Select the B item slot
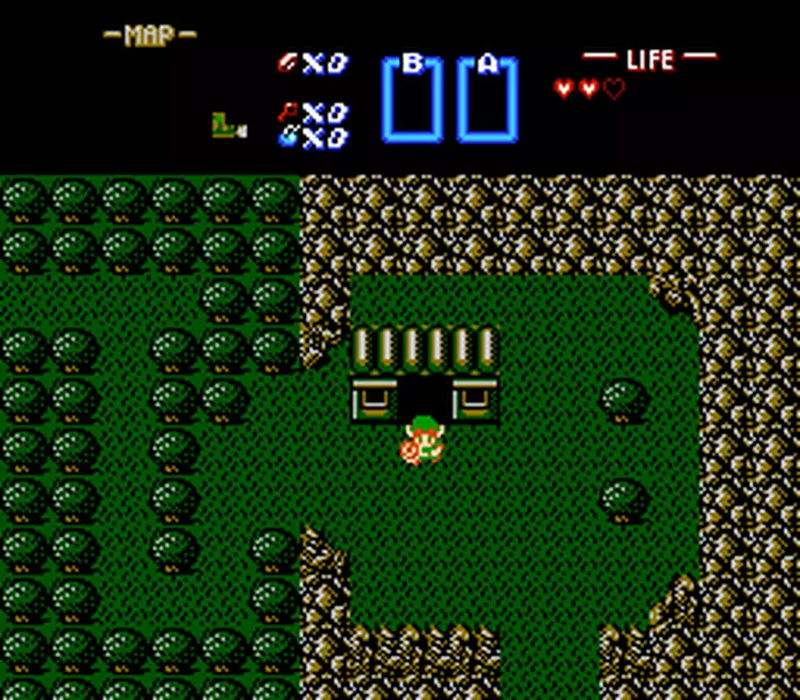Screen dimensions: 800x700 412,100
